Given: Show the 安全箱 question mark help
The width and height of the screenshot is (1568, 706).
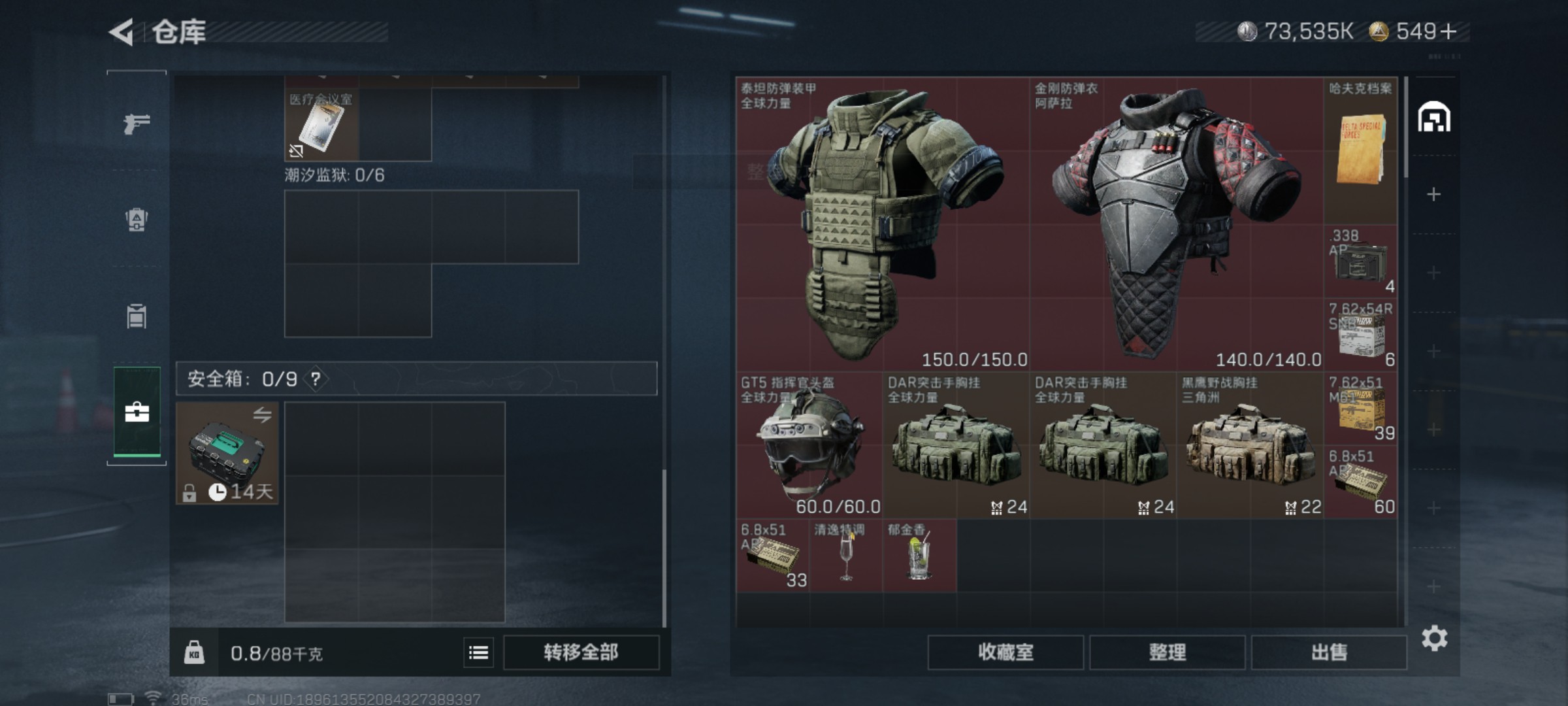Looking at the screenshot, I should pos(316,378).
